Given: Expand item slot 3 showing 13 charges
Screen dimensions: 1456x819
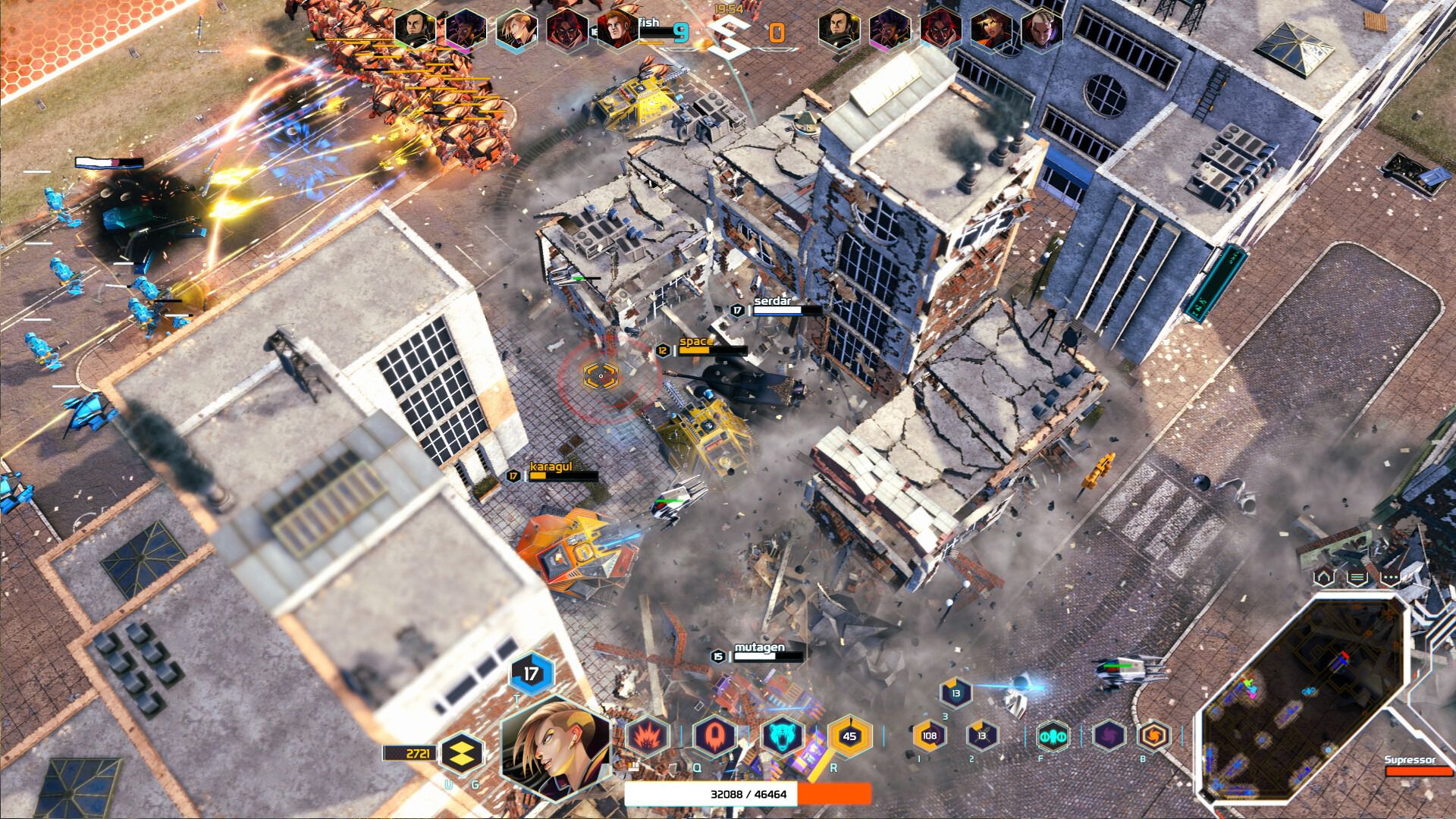Looking at the screenshot, I should [x=958, y=692].
